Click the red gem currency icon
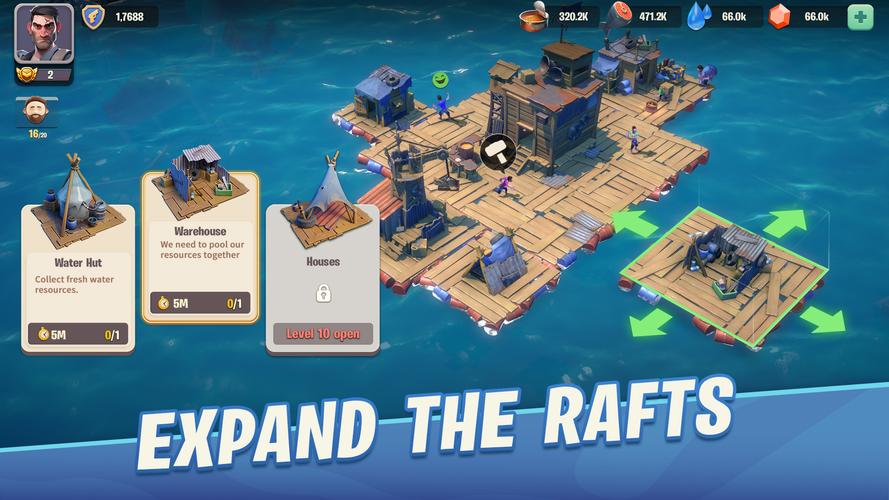The height and width of the screenshot is (500, 889). click(x=779, y=16)
